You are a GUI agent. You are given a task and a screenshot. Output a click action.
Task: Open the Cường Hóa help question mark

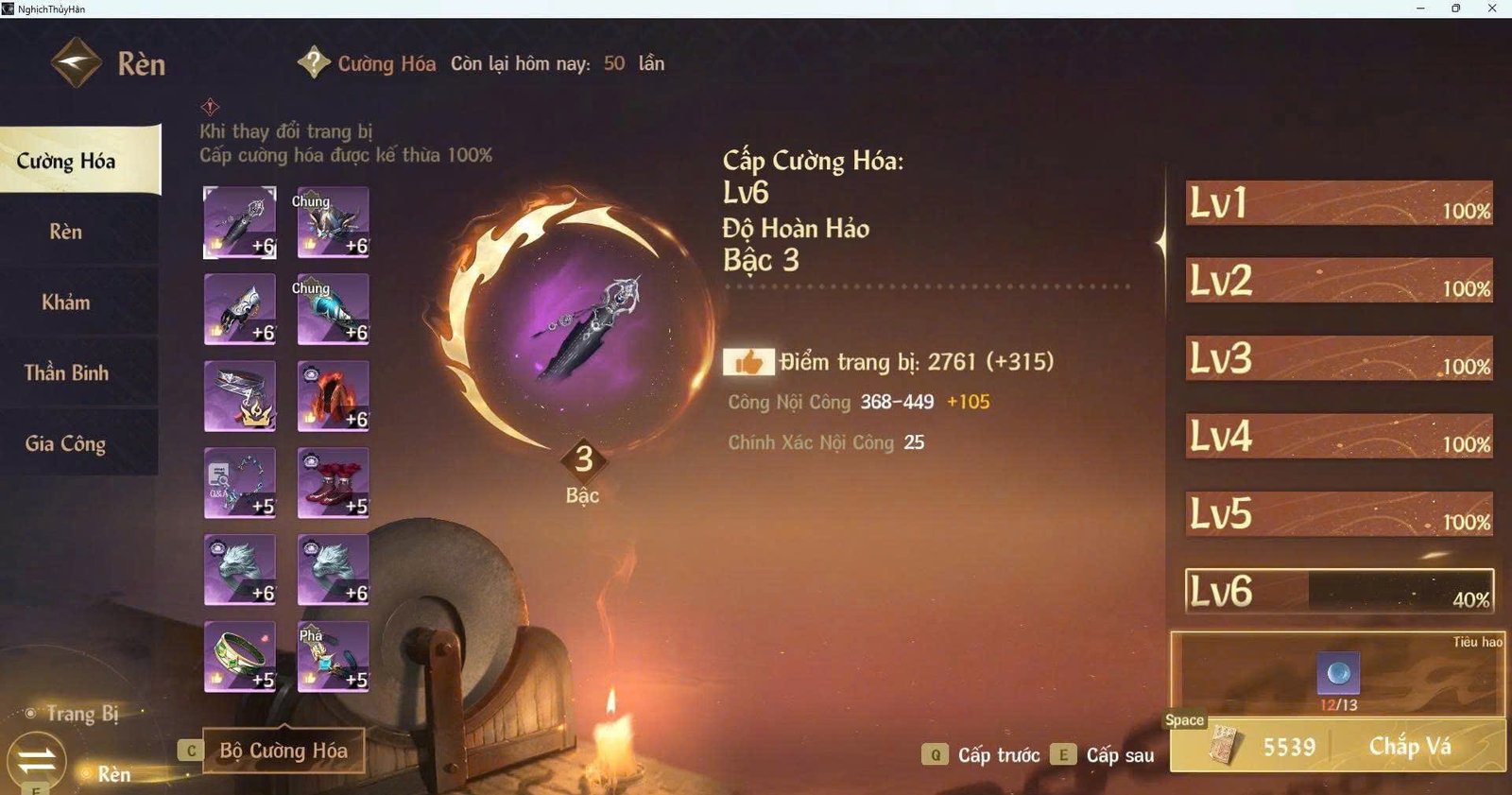tap(312, 63)
